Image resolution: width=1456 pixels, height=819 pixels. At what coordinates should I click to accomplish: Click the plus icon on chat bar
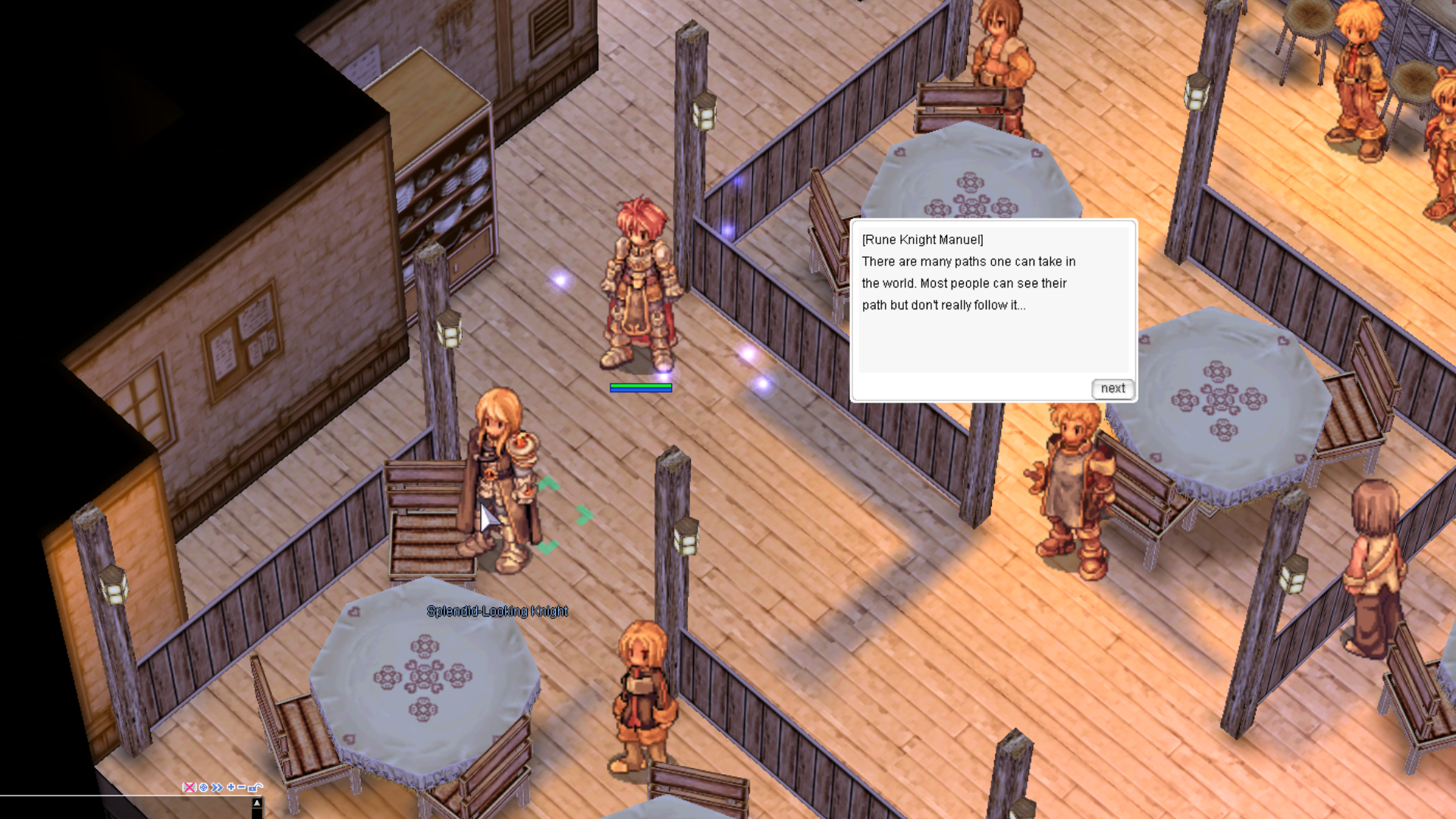pyautogui.click(x=231, y=787)
